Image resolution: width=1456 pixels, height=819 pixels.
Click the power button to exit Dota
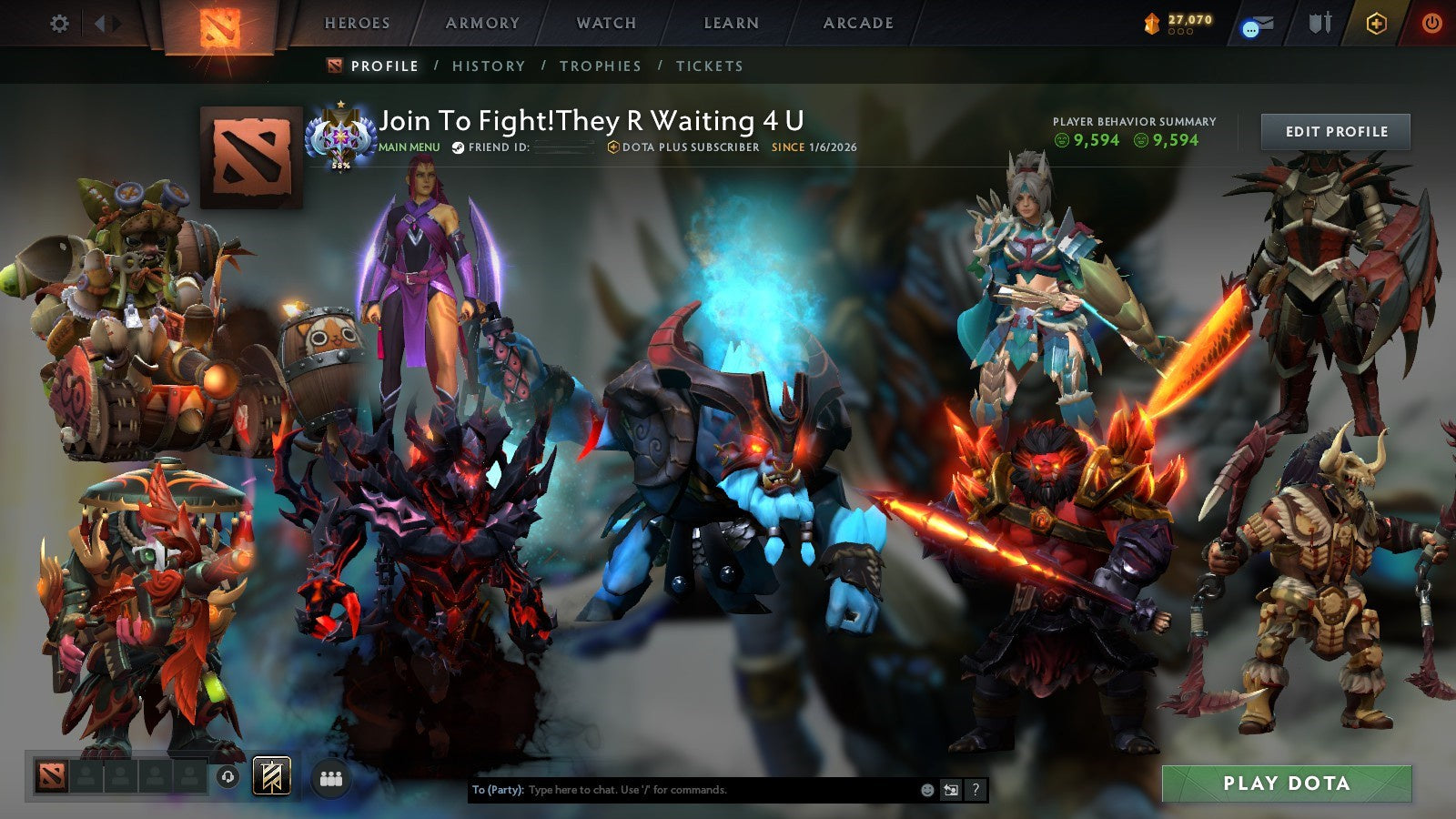coord(1431,23)
